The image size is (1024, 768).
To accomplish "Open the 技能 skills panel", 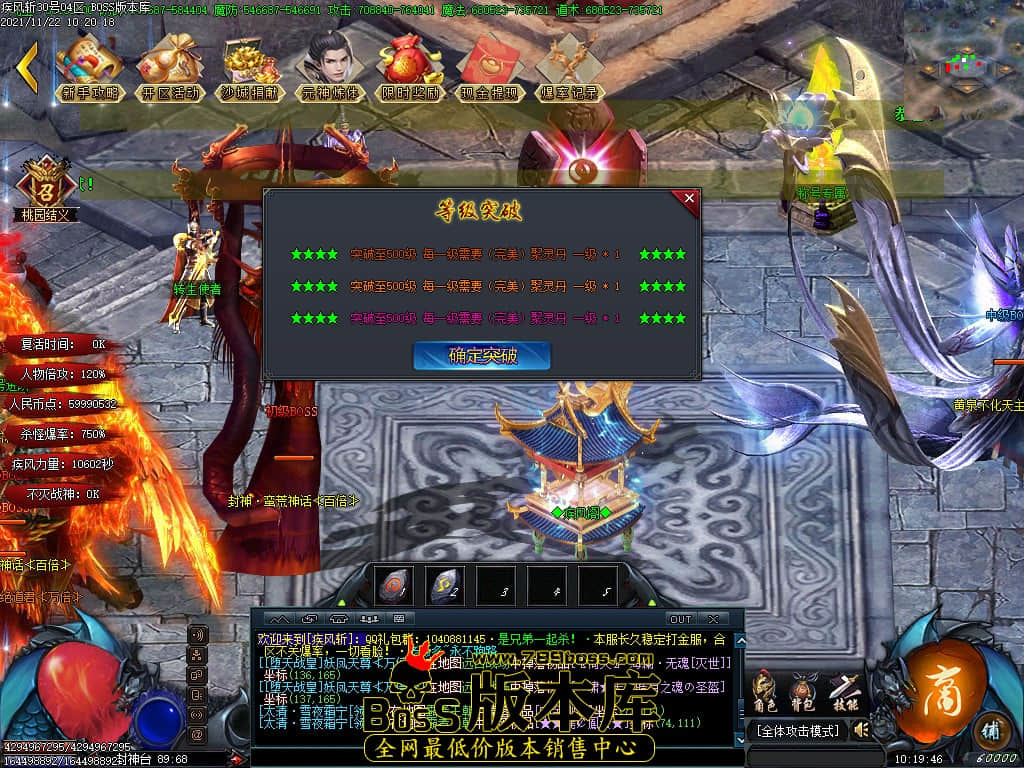I will (x=843, y=690).
